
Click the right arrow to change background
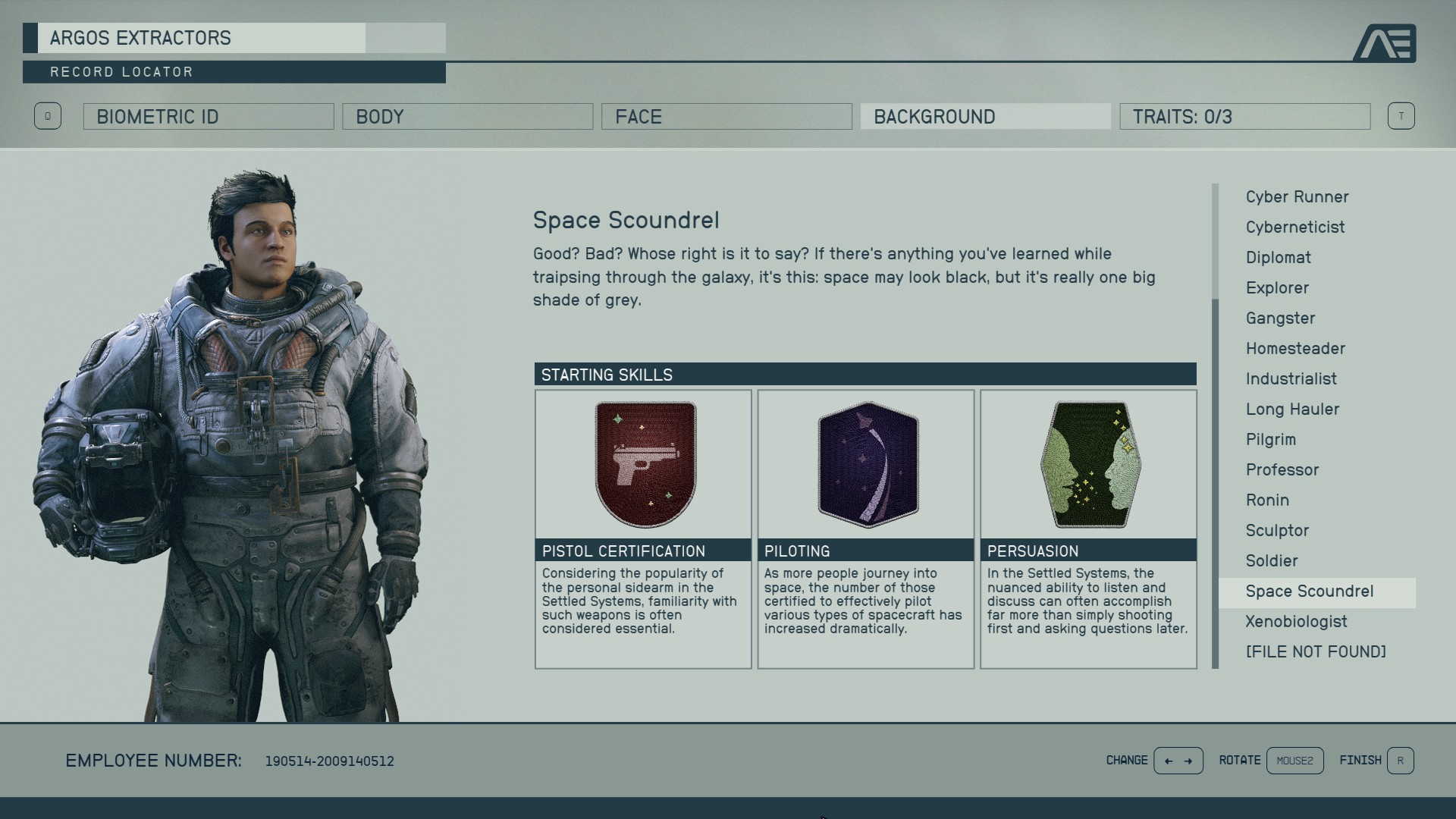point(1189,760)
